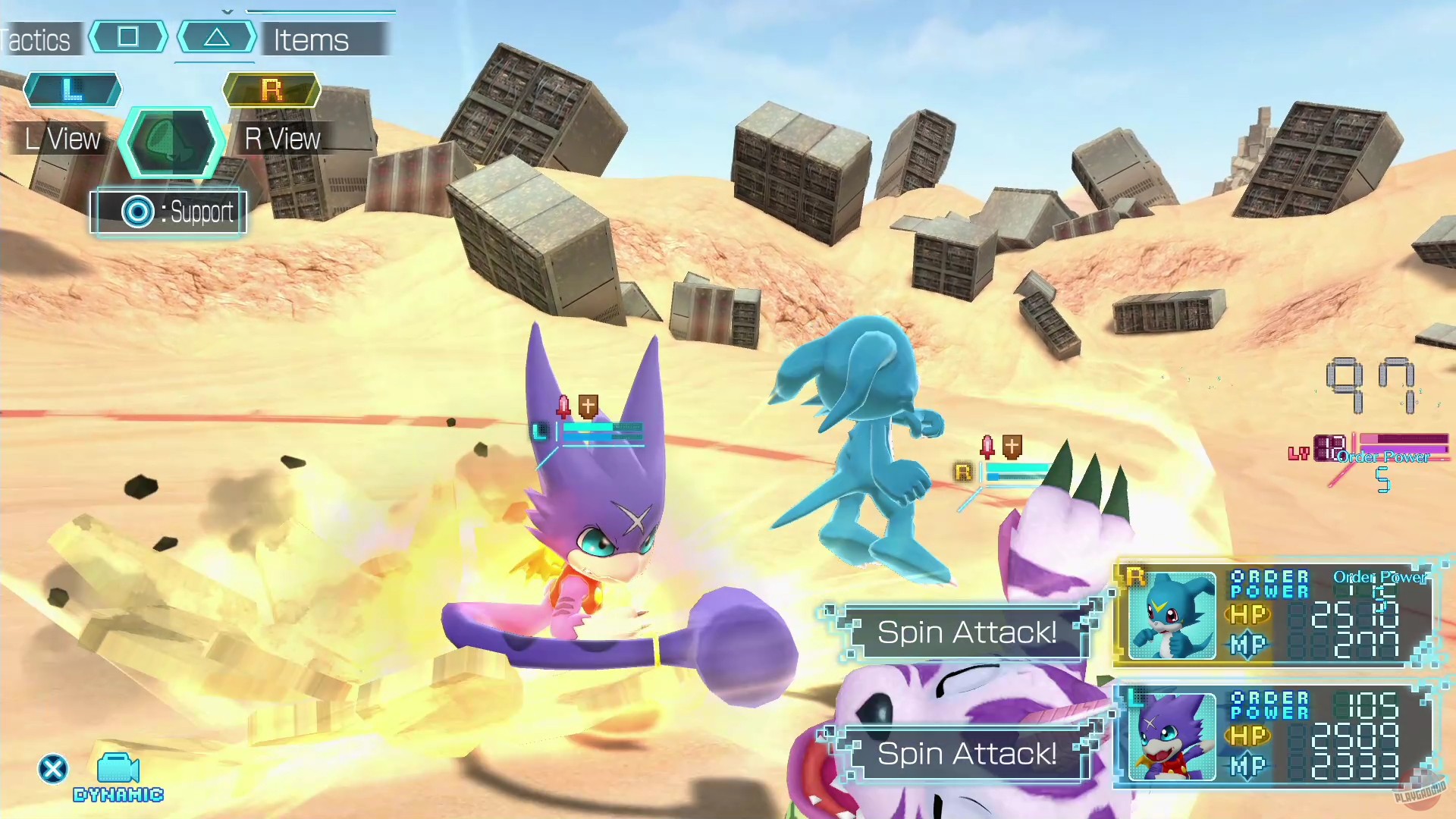Toggle the R View camera
The width and height of the screenshot is (1456, 819).
click(281, 138)
